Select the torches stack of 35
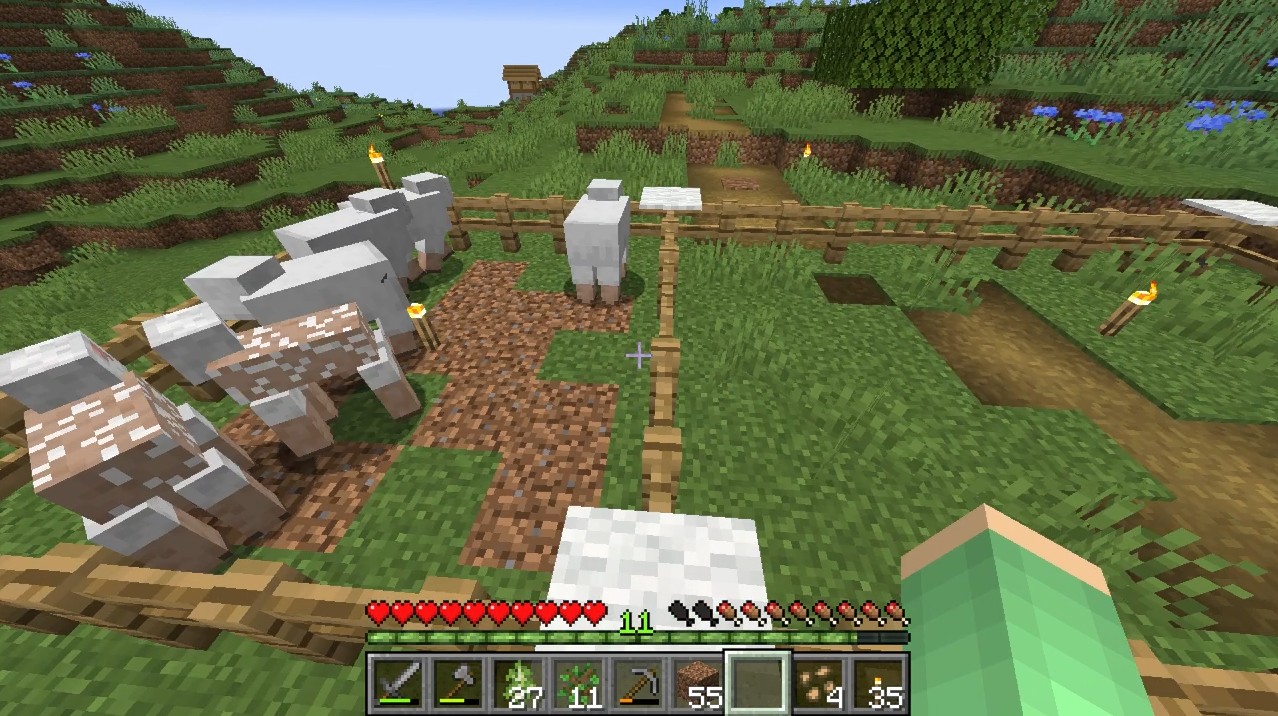The height and width of the screenshot is (716, 1278). click(x=878, y=683)
